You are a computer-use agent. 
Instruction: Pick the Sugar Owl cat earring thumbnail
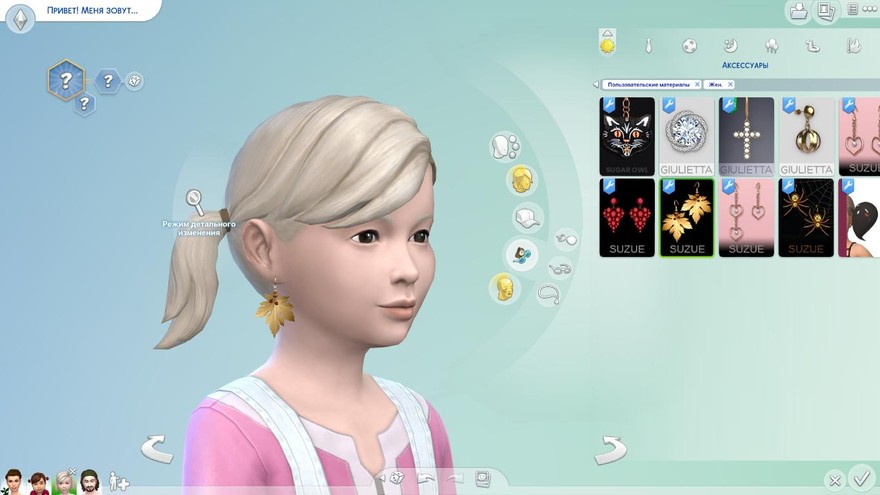click(x=627, y=136)
